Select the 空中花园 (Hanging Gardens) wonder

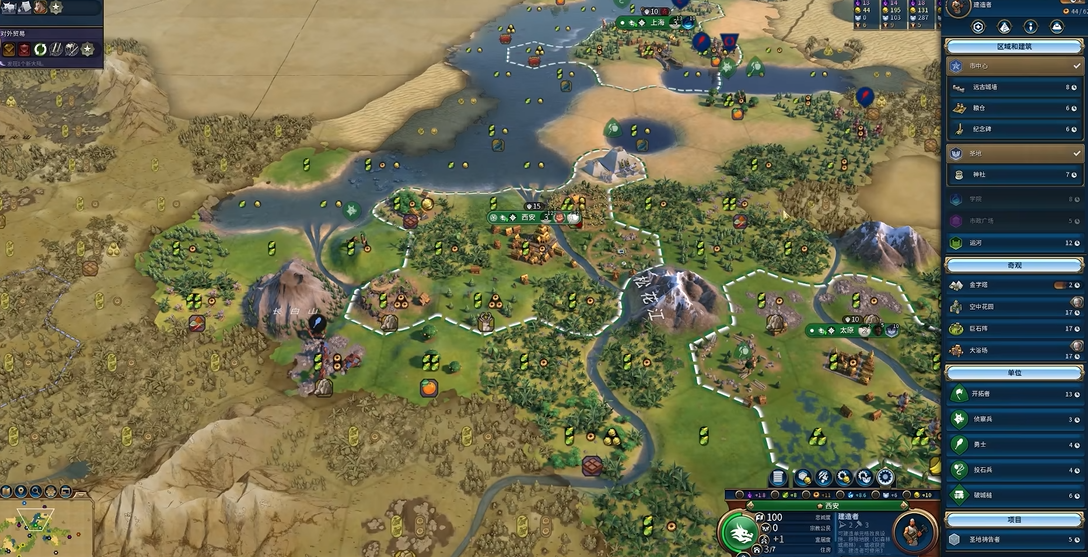click(1010, 307)
